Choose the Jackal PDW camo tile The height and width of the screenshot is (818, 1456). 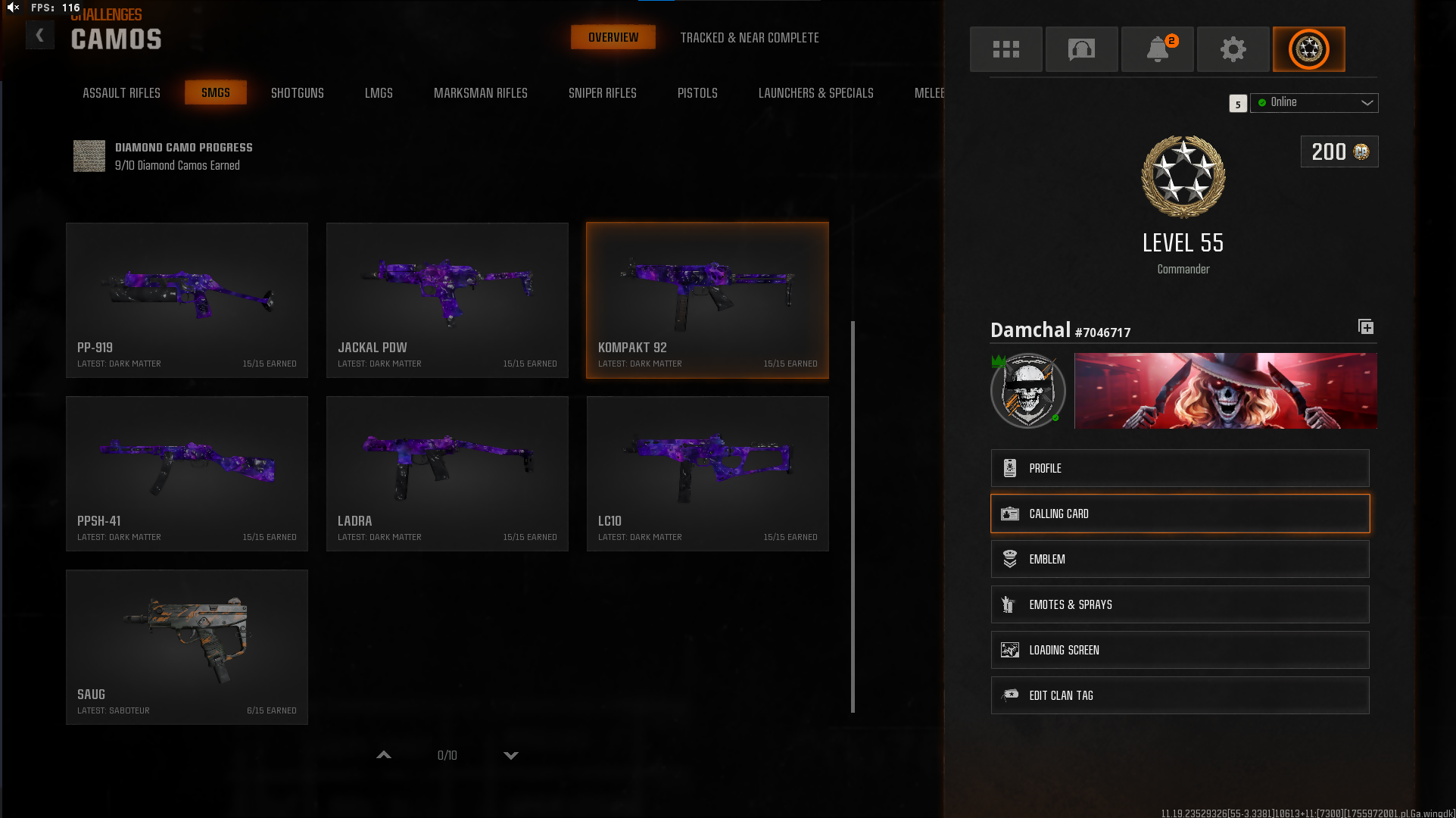tap(447, 300)
